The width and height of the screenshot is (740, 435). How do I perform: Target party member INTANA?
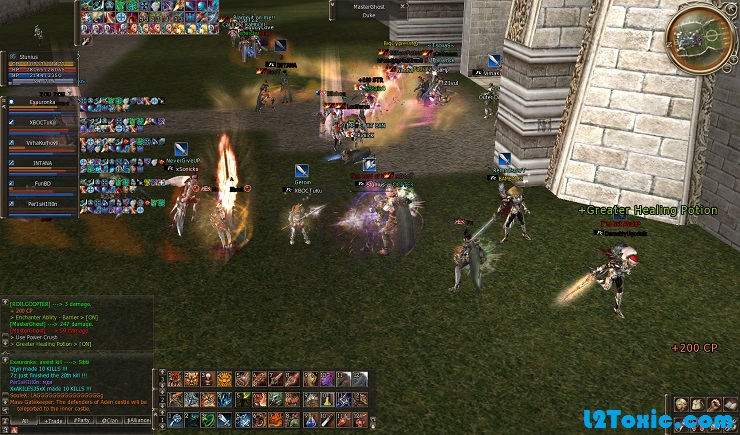42,164
